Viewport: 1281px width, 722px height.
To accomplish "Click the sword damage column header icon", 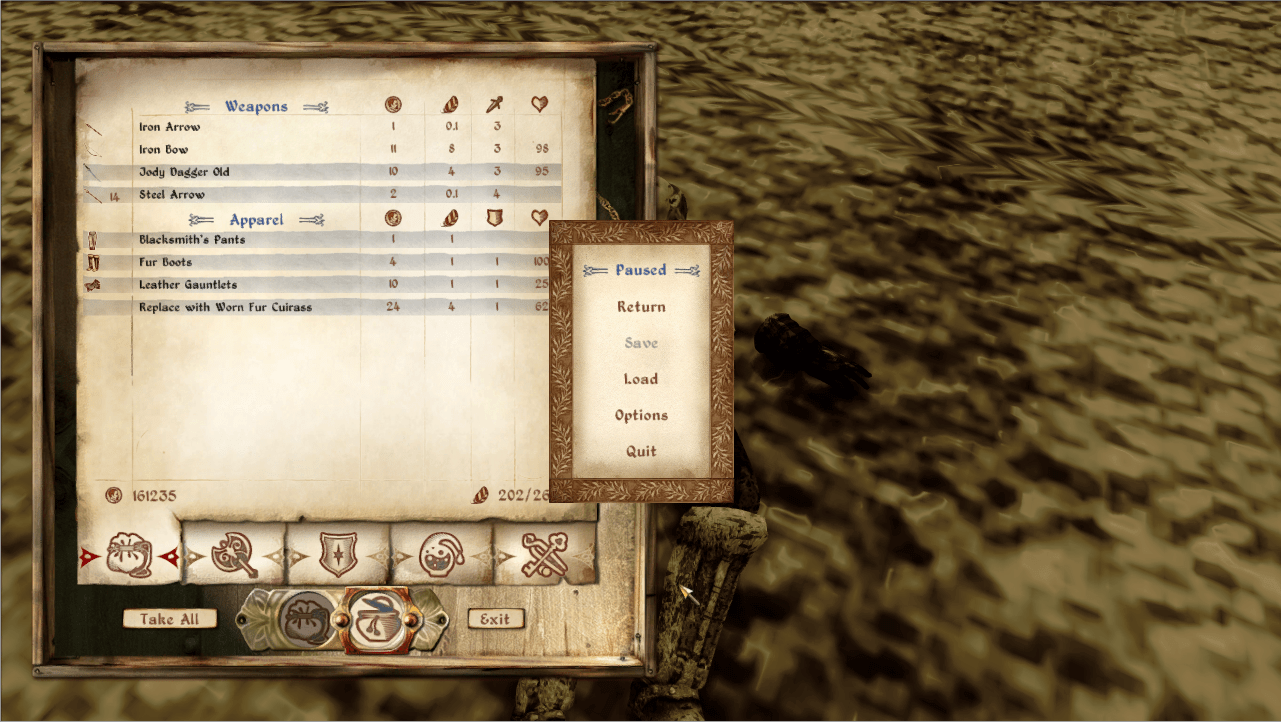I will click(494, 104).
